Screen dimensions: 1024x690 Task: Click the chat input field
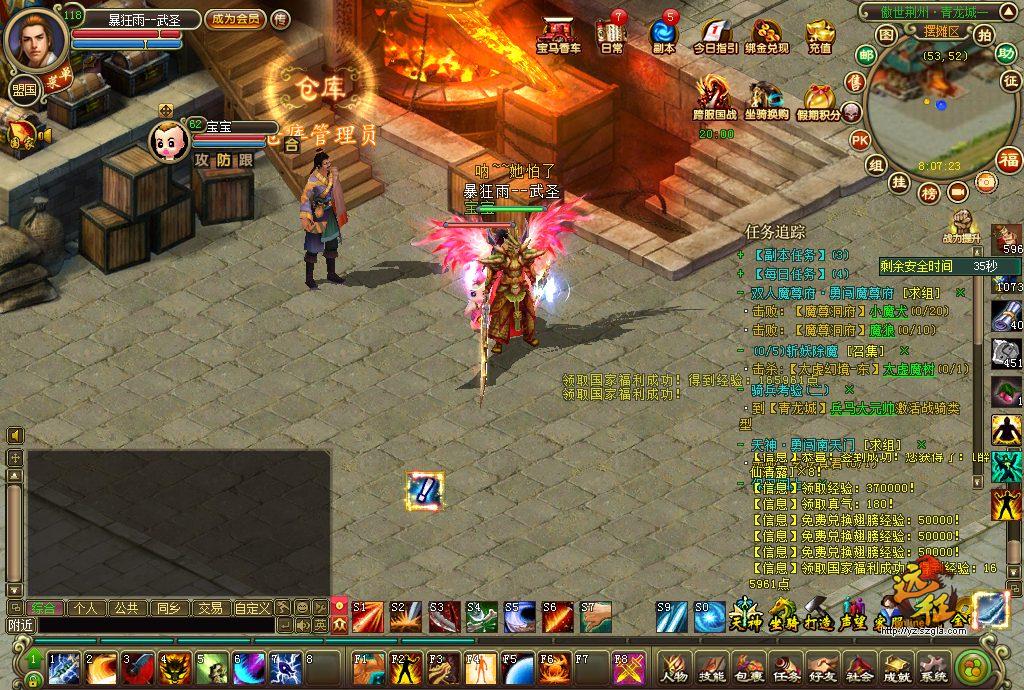tap(150, 625)
